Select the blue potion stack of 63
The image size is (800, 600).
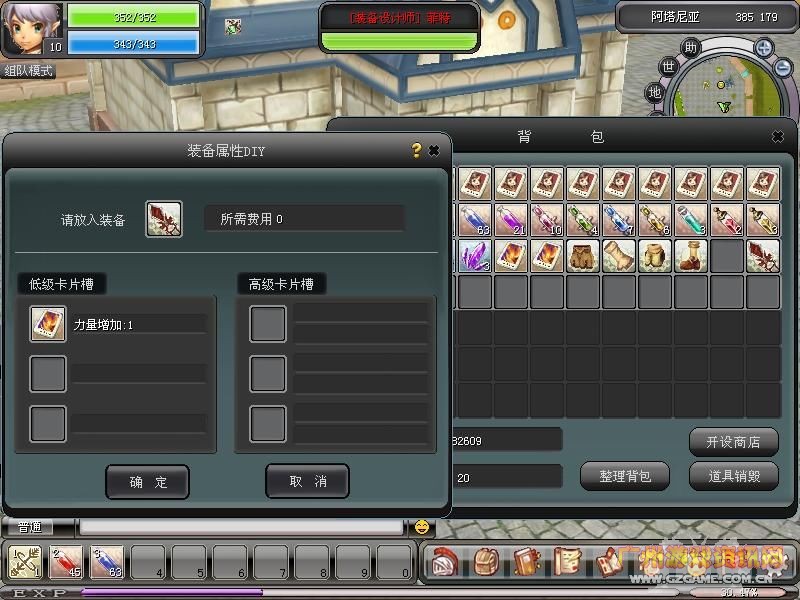pyautogui.click(x=475, y=220)
